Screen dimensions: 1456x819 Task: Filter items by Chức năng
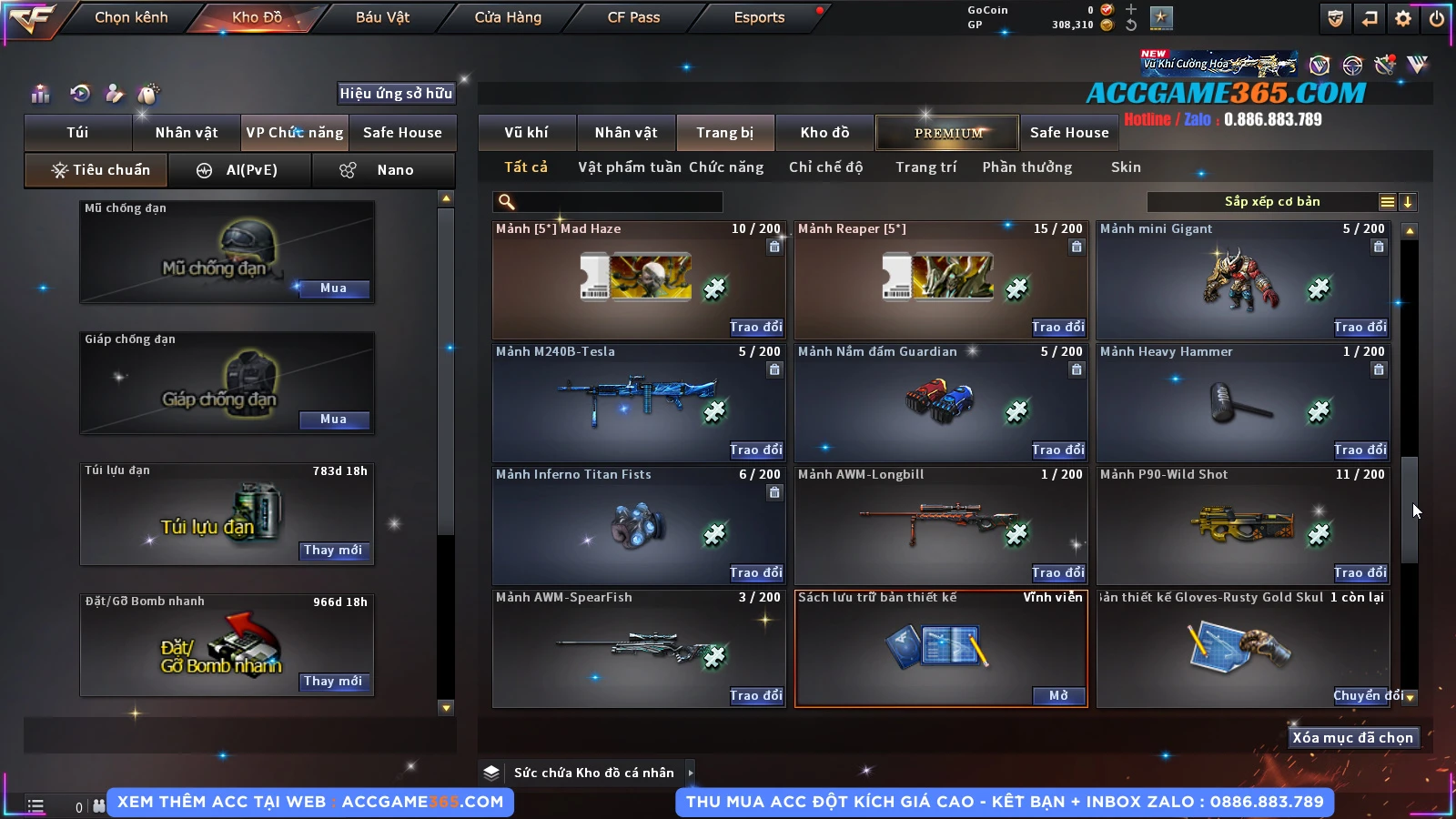726,167
